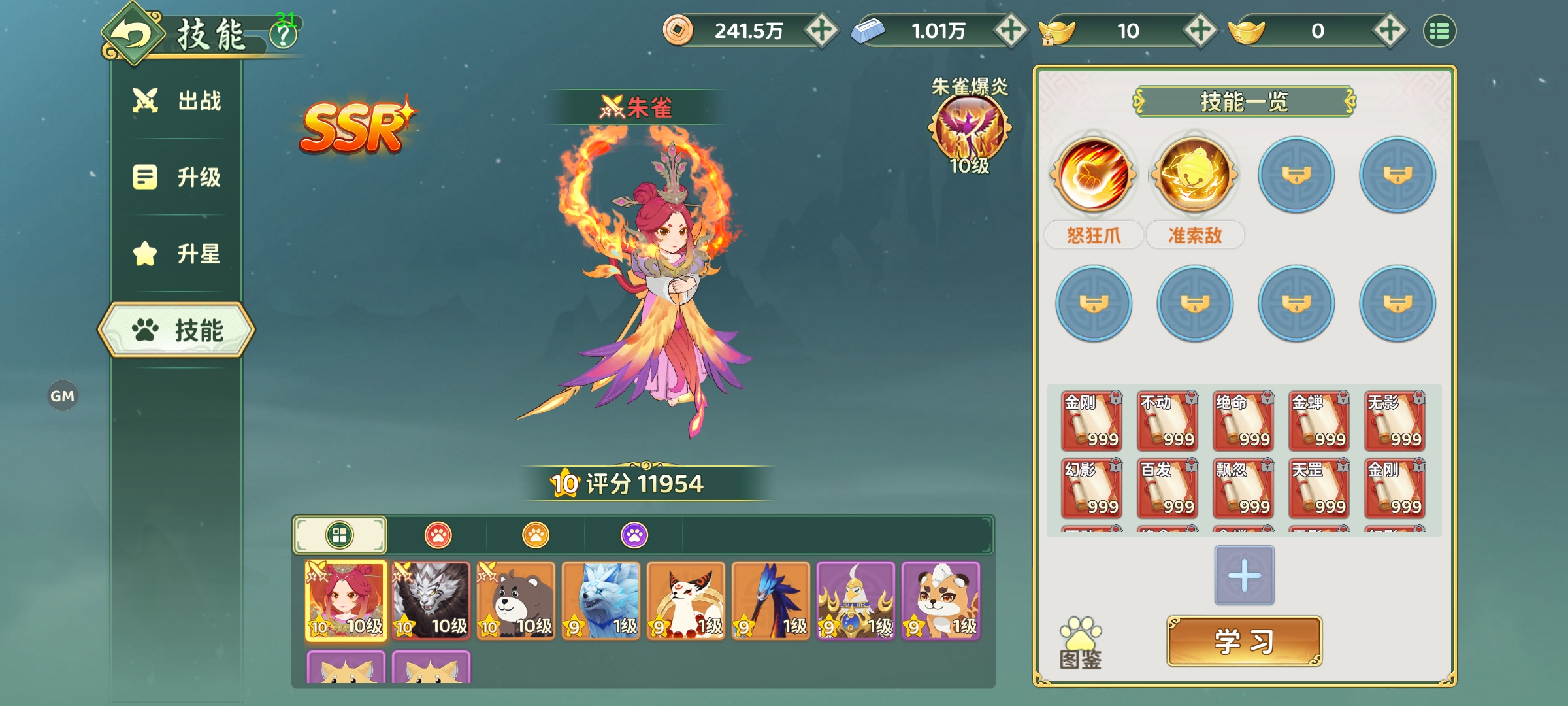Switch to the 出战 tab
The width and height of the screenshot is (1568, 706).
(178, 101)
